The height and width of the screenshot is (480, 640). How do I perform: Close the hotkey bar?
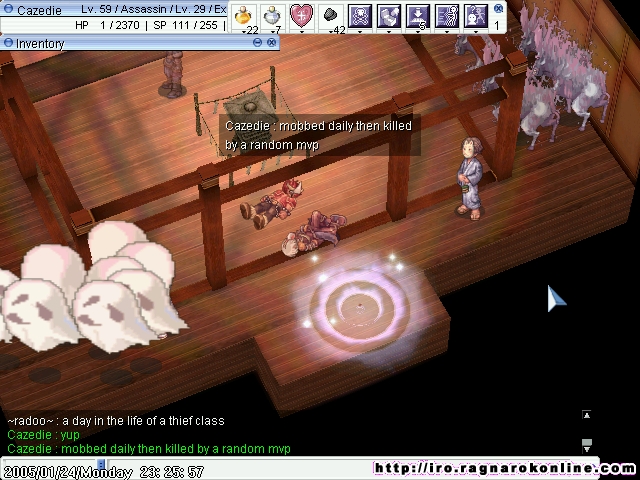[x=498, y=8]
